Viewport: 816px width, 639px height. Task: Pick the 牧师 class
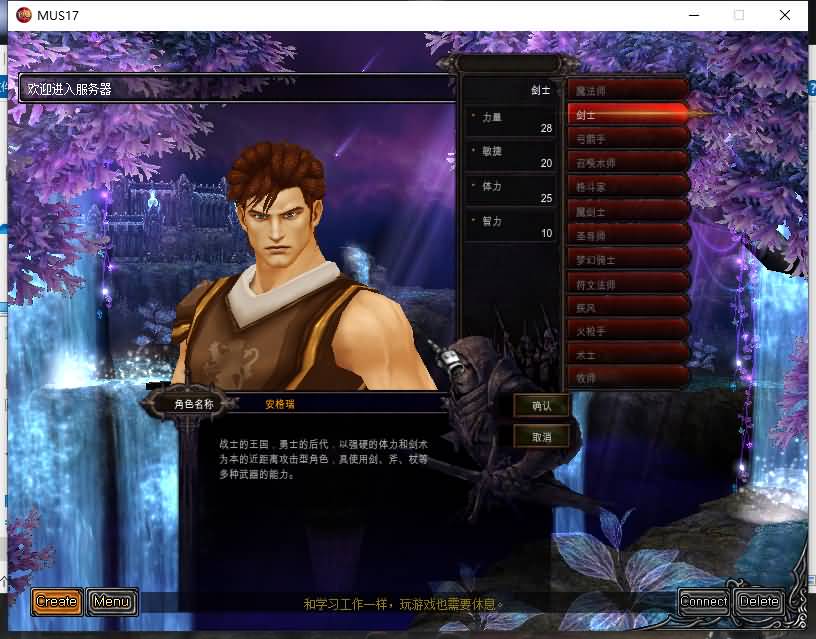click(x=627, y=379)
